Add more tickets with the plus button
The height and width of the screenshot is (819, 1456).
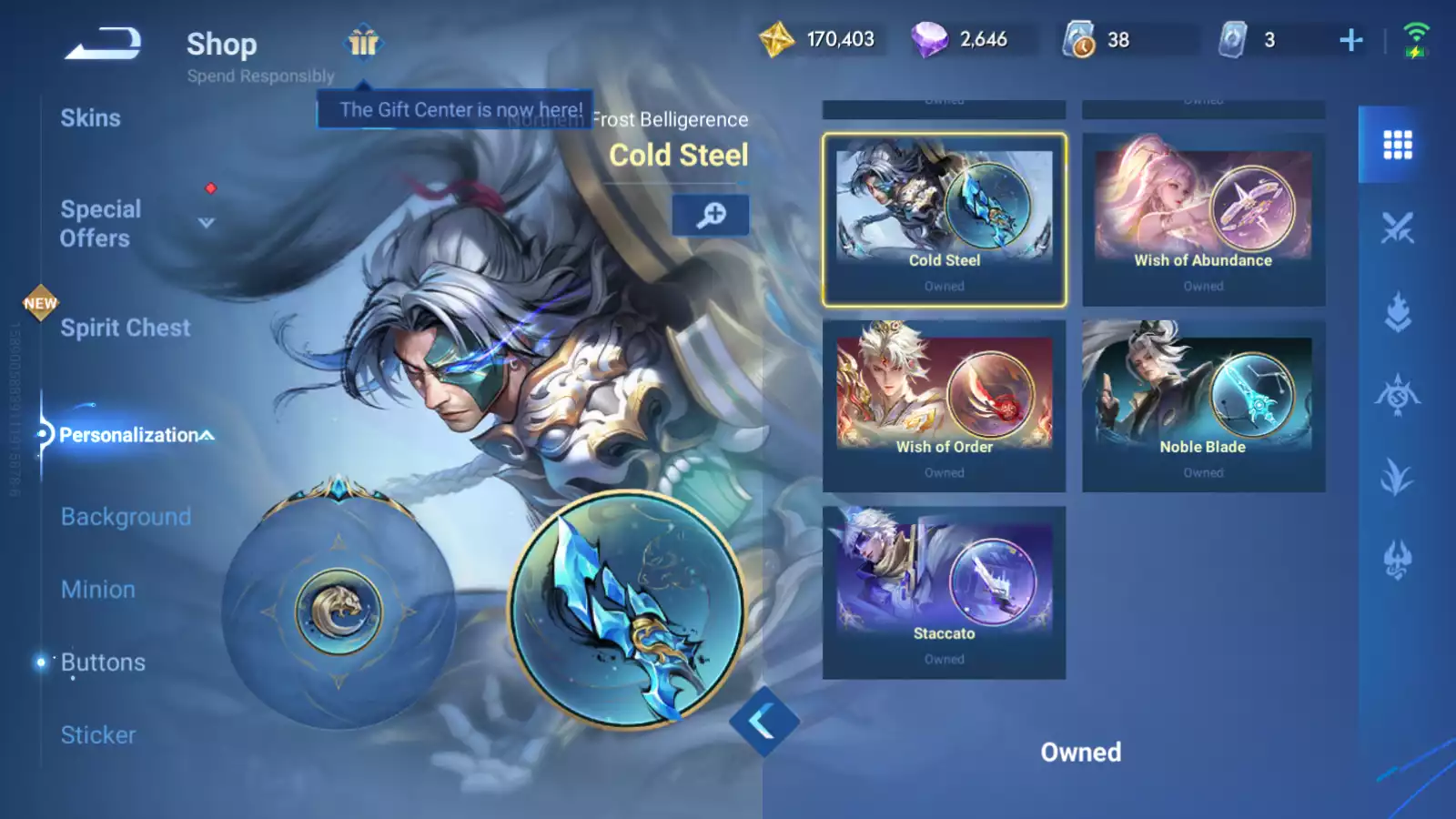pyautogui.click(x=1351, y=40)
